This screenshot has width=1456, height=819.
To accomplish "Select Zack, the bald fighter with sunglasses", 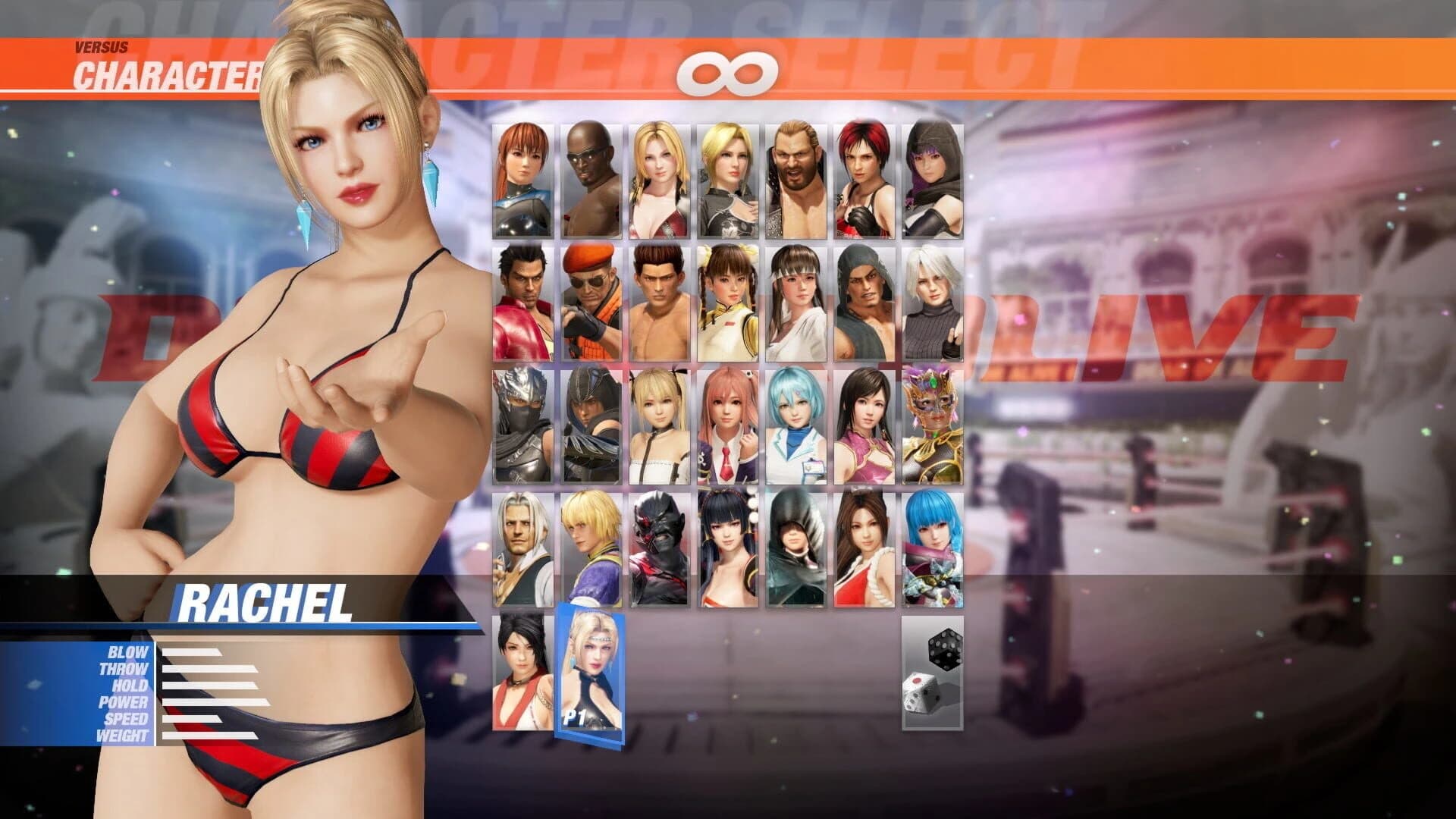I will tap(591, 178).
